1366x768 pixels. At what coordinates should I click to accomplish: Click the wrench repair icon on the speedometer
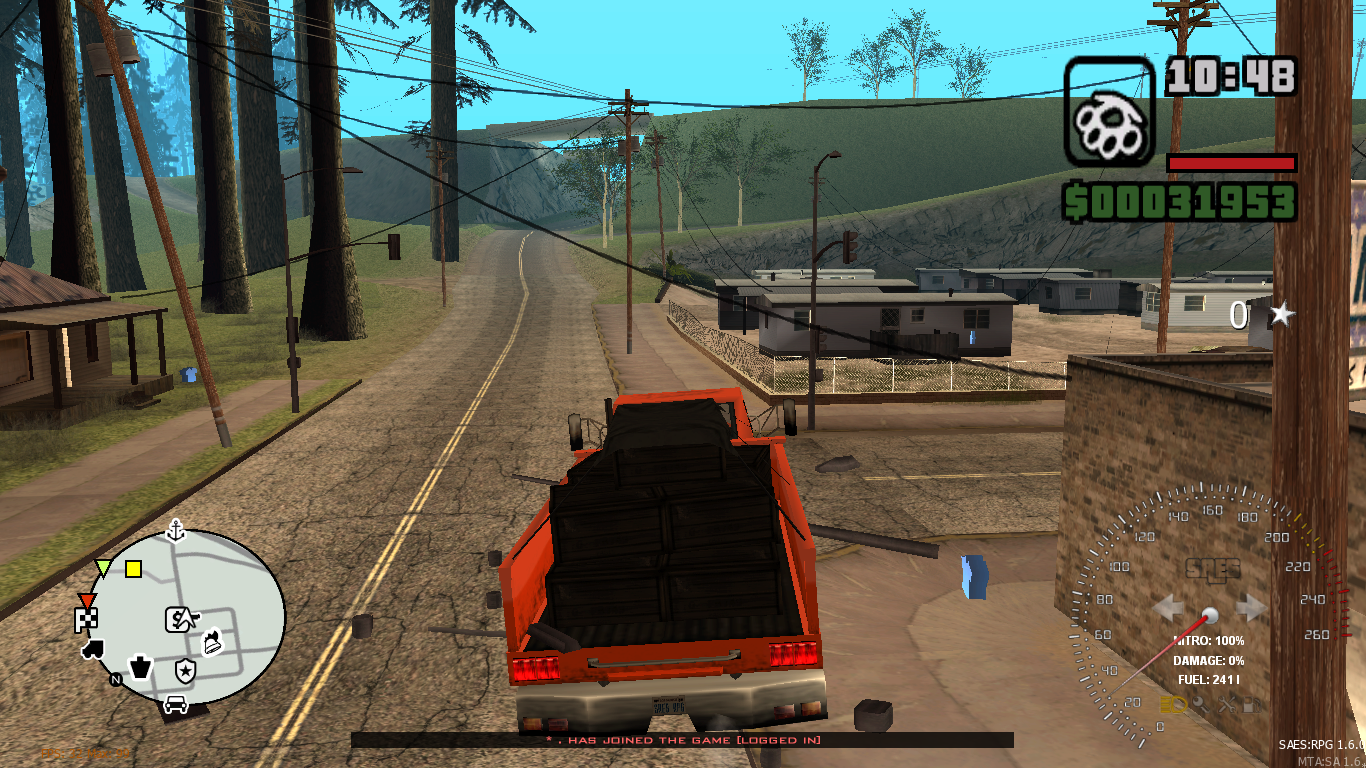pyautogui.click(x=1227, y=704)
